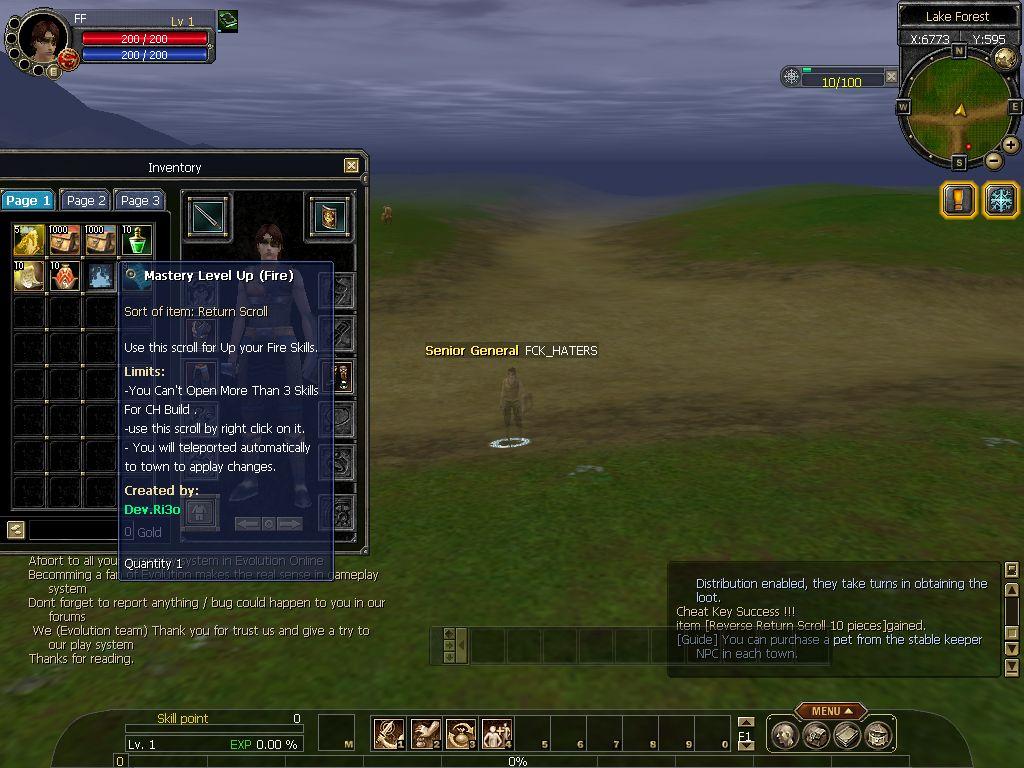This screenshot has width=1024, height=768.
Task: Zoom in the minimap
Action: [1011, 145]
